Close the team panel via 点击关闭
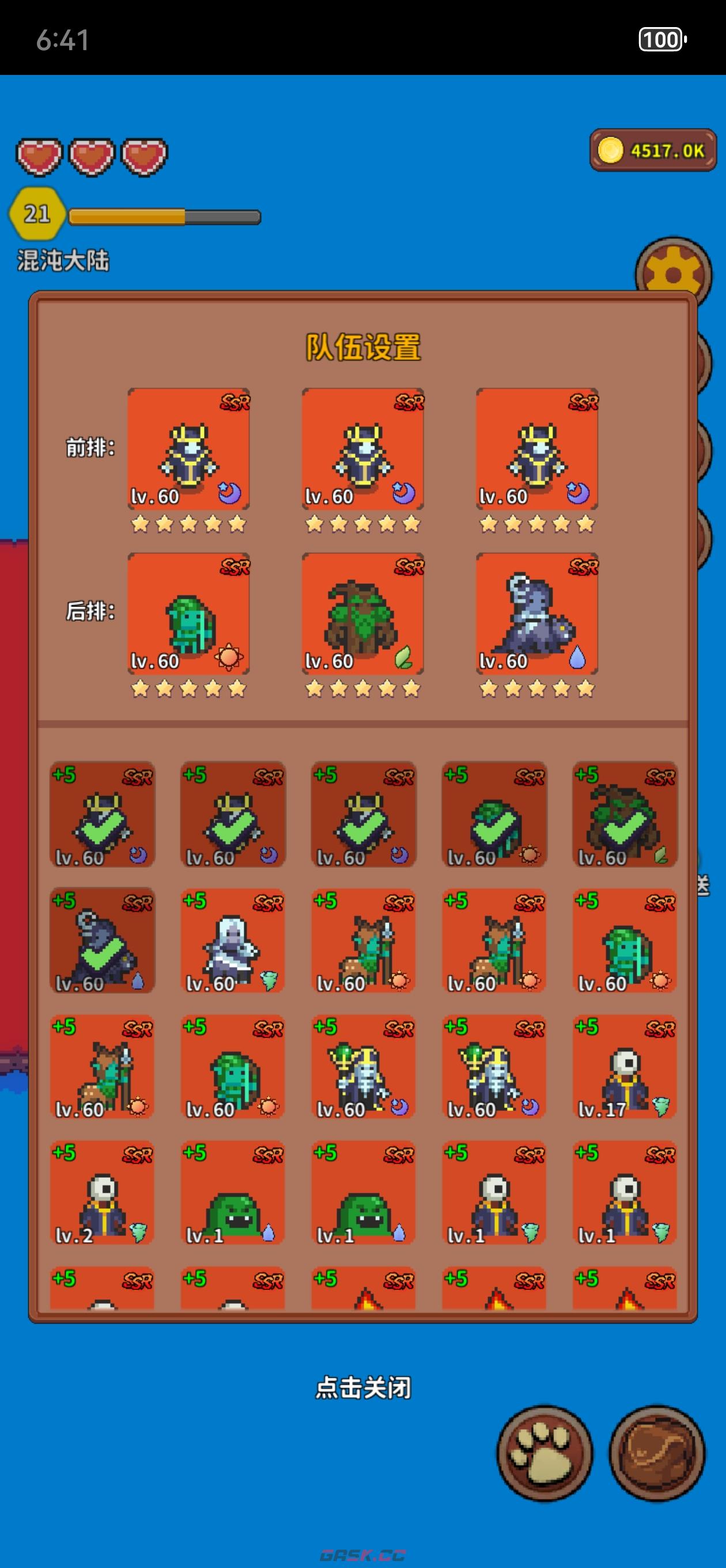 pyautogui.click(x=362, y=1388)
